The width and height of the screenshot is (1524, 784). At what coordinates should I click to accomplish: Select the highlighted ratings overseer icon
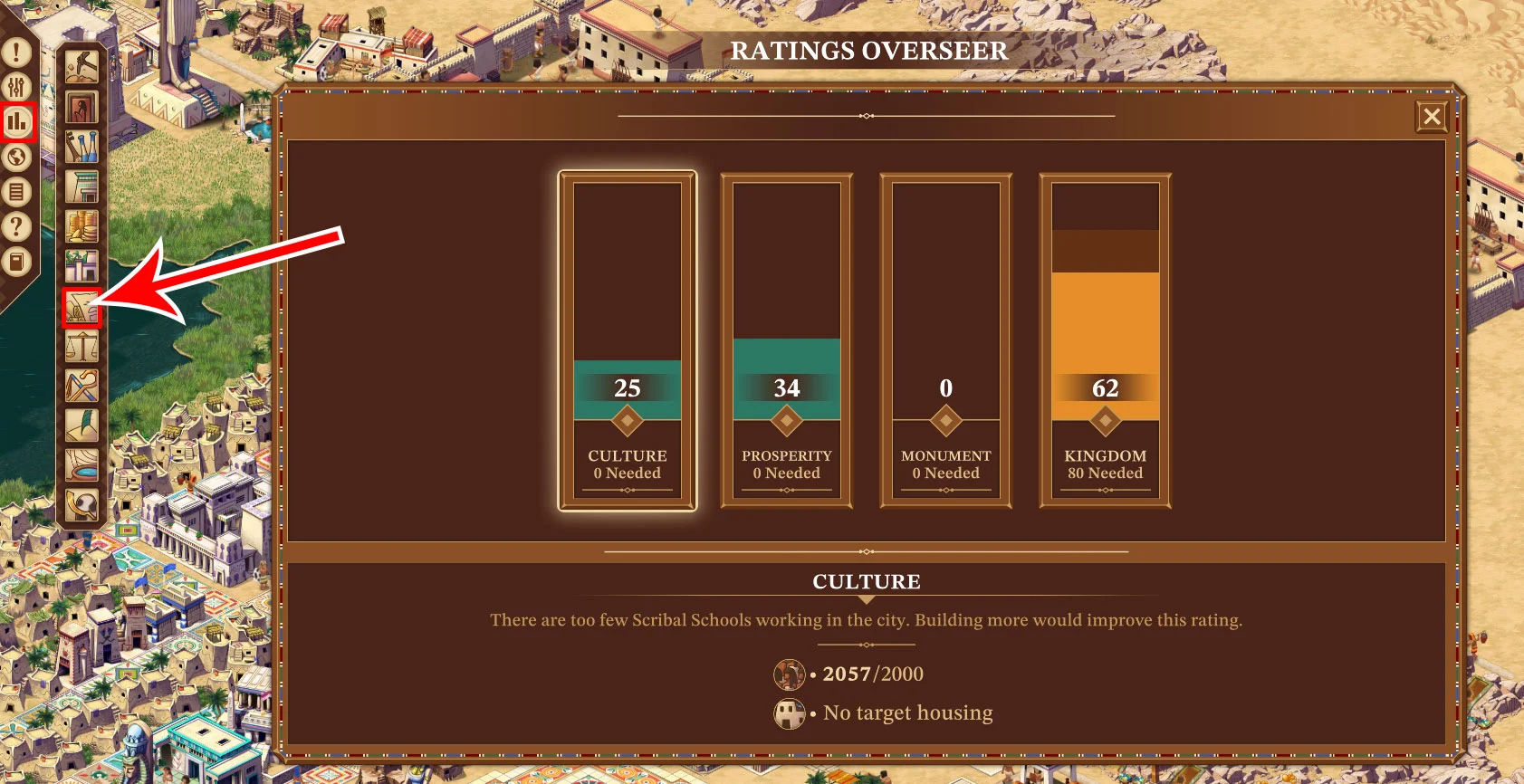coord(81,308)
